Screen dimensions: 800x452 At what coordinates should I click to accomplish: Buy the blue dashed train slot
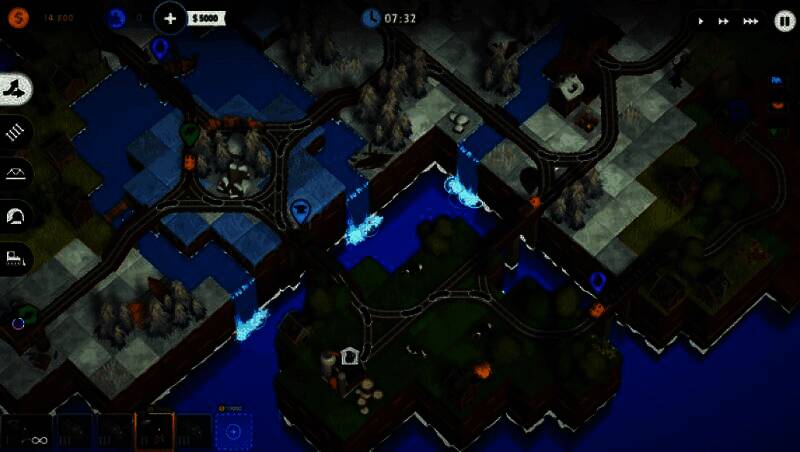(233, 431)
